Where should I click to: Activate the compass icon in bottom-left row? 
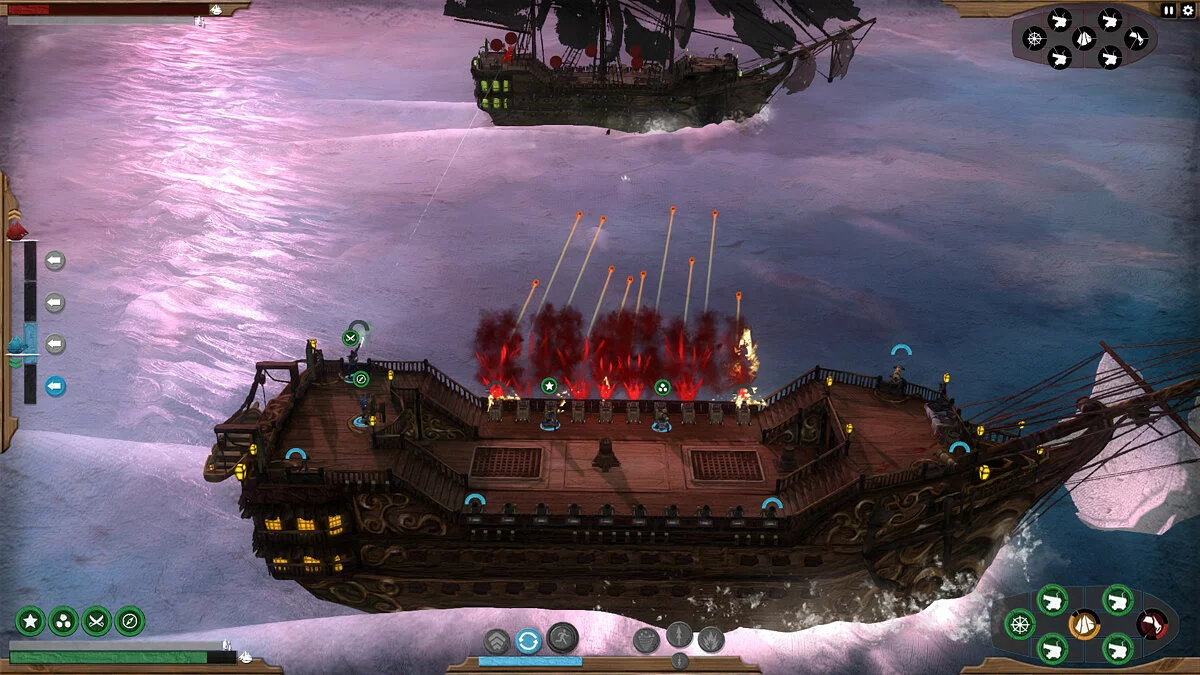(x=129, y=621)
